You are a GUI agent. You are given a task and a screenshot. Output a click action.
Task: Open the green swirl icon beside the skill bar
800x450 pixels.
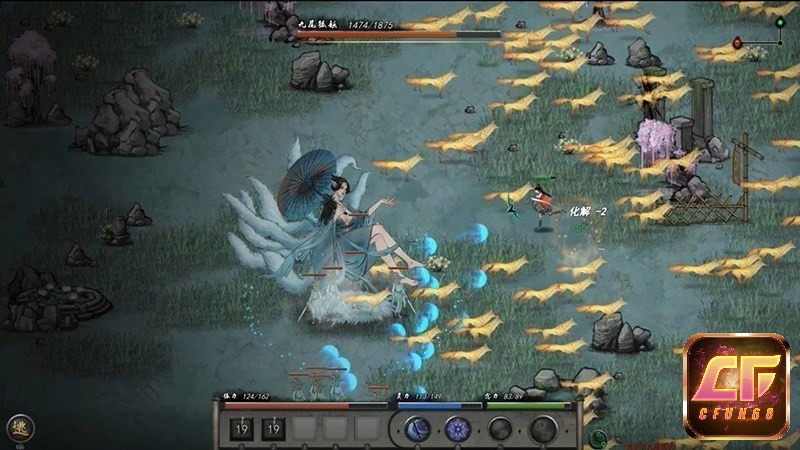coord(598,437)
